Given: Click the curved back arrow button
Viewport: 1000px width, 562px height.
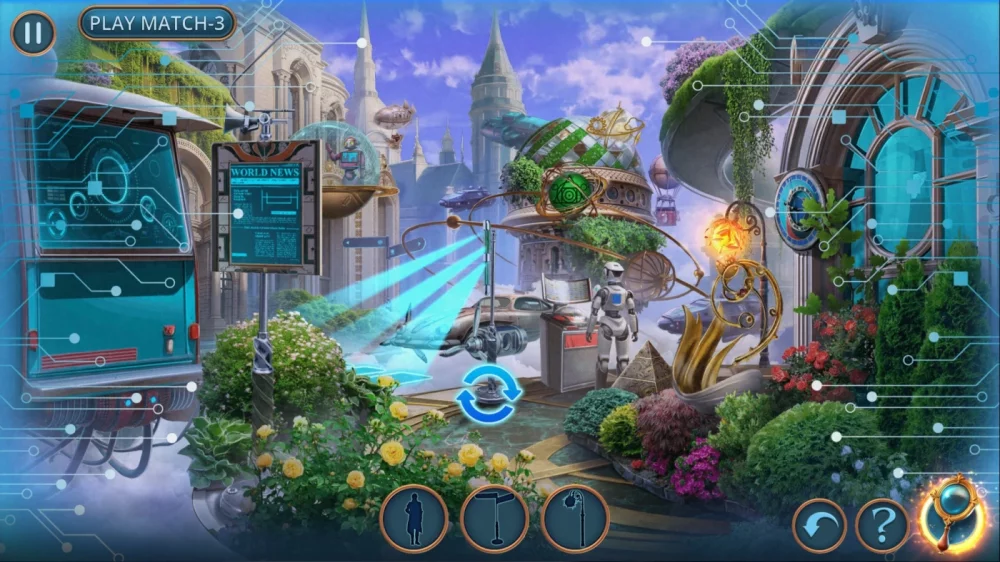Looking at the screenshot, I should pos(819,525).
